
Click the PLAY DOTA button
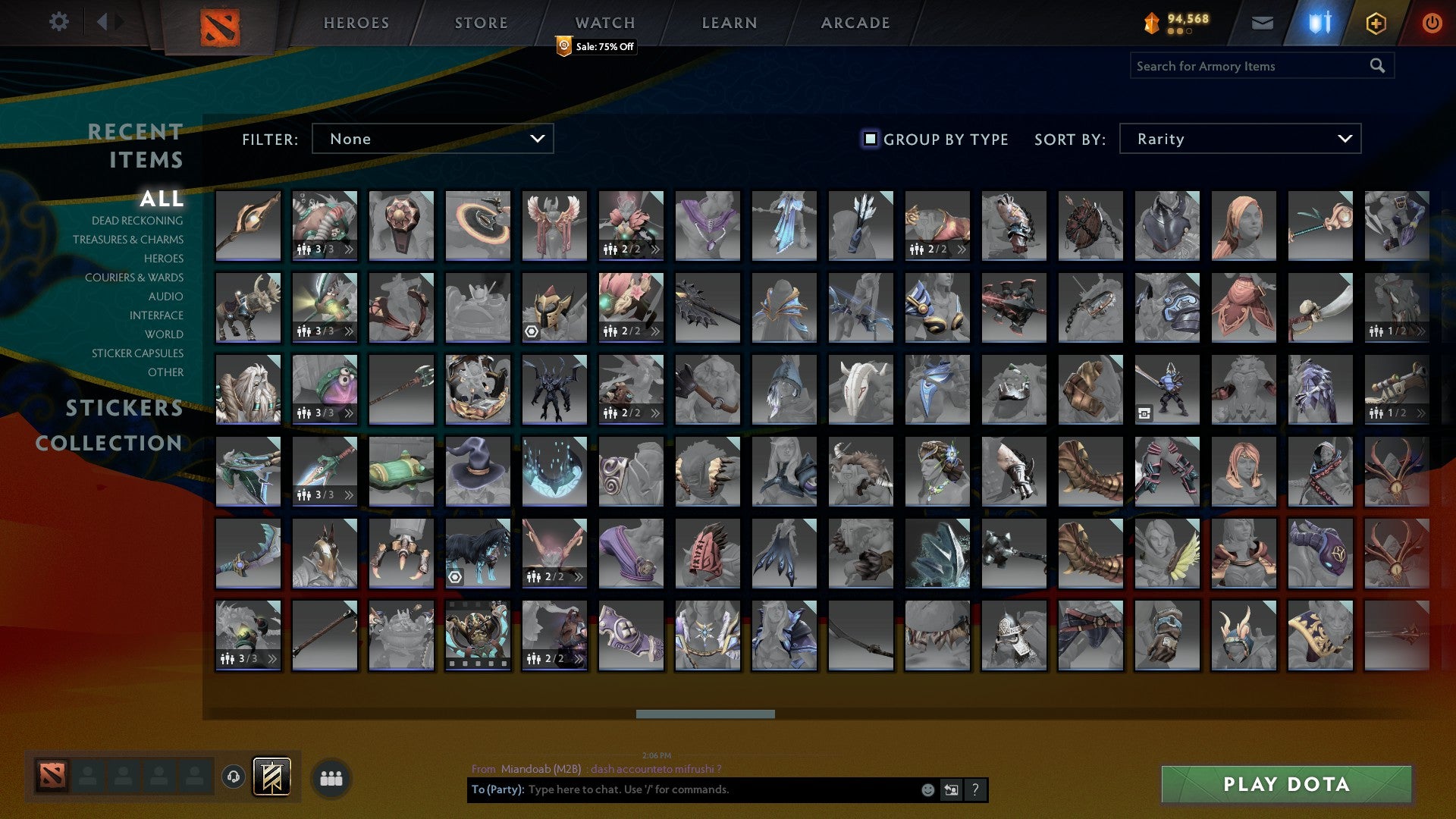[x=1285, y=785]
